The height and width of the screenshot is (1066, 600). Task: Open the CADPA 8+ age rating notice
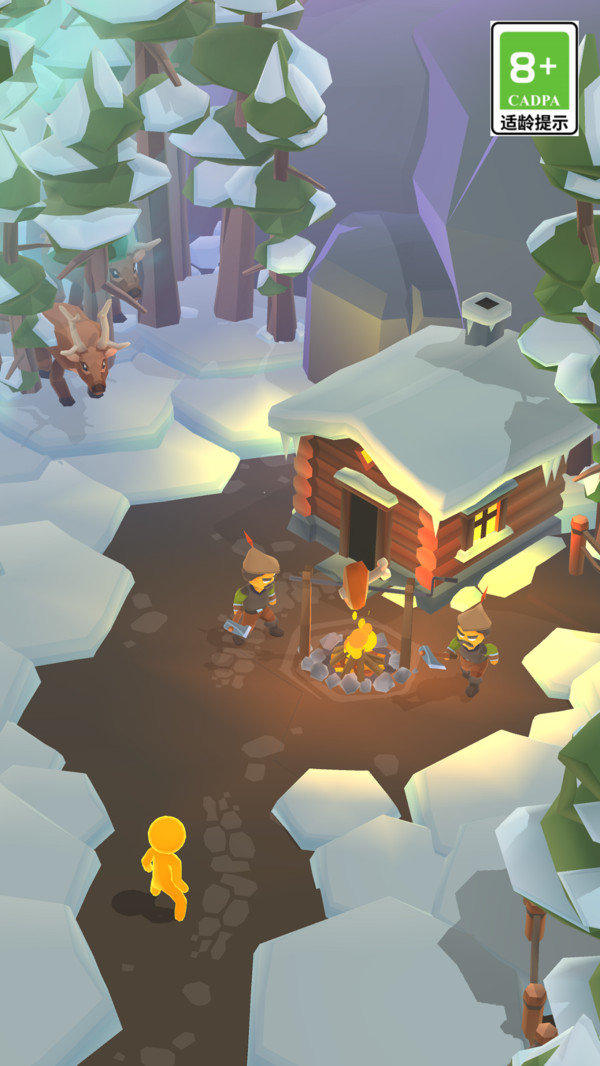534,79
